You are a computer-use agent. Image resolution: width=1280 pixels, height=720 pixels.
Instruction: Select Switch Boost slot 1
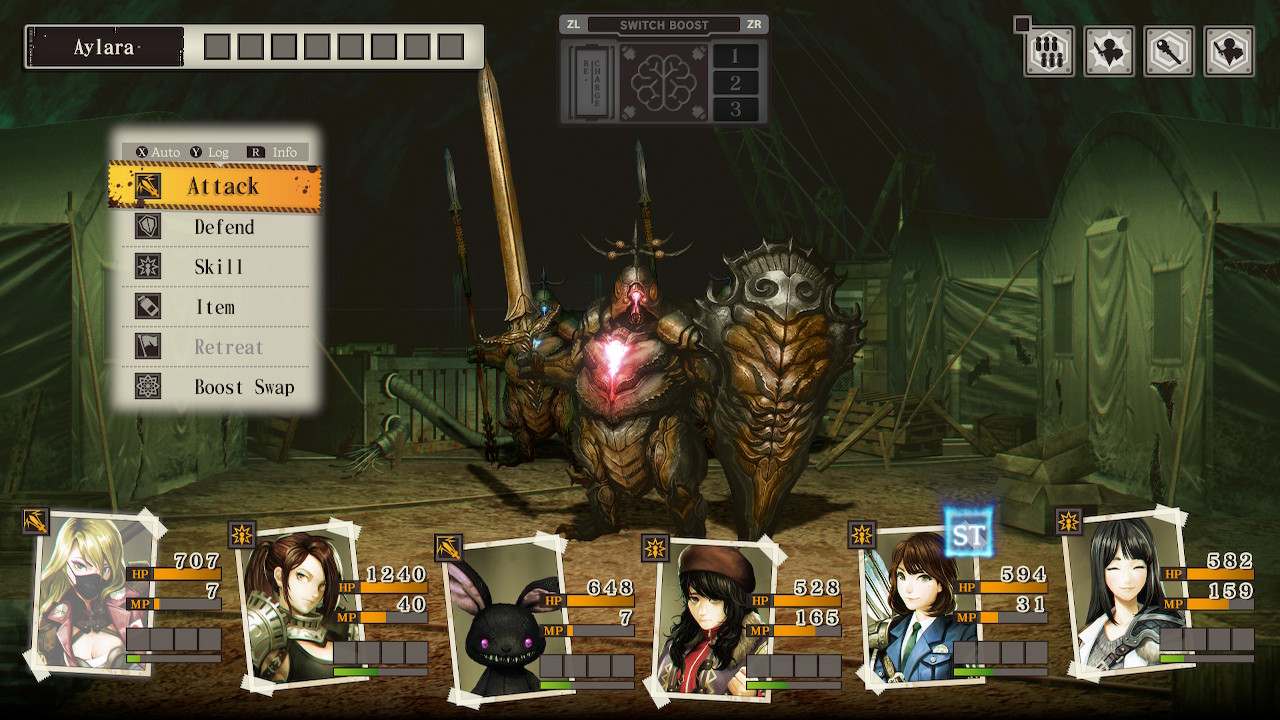coord(736,56)
